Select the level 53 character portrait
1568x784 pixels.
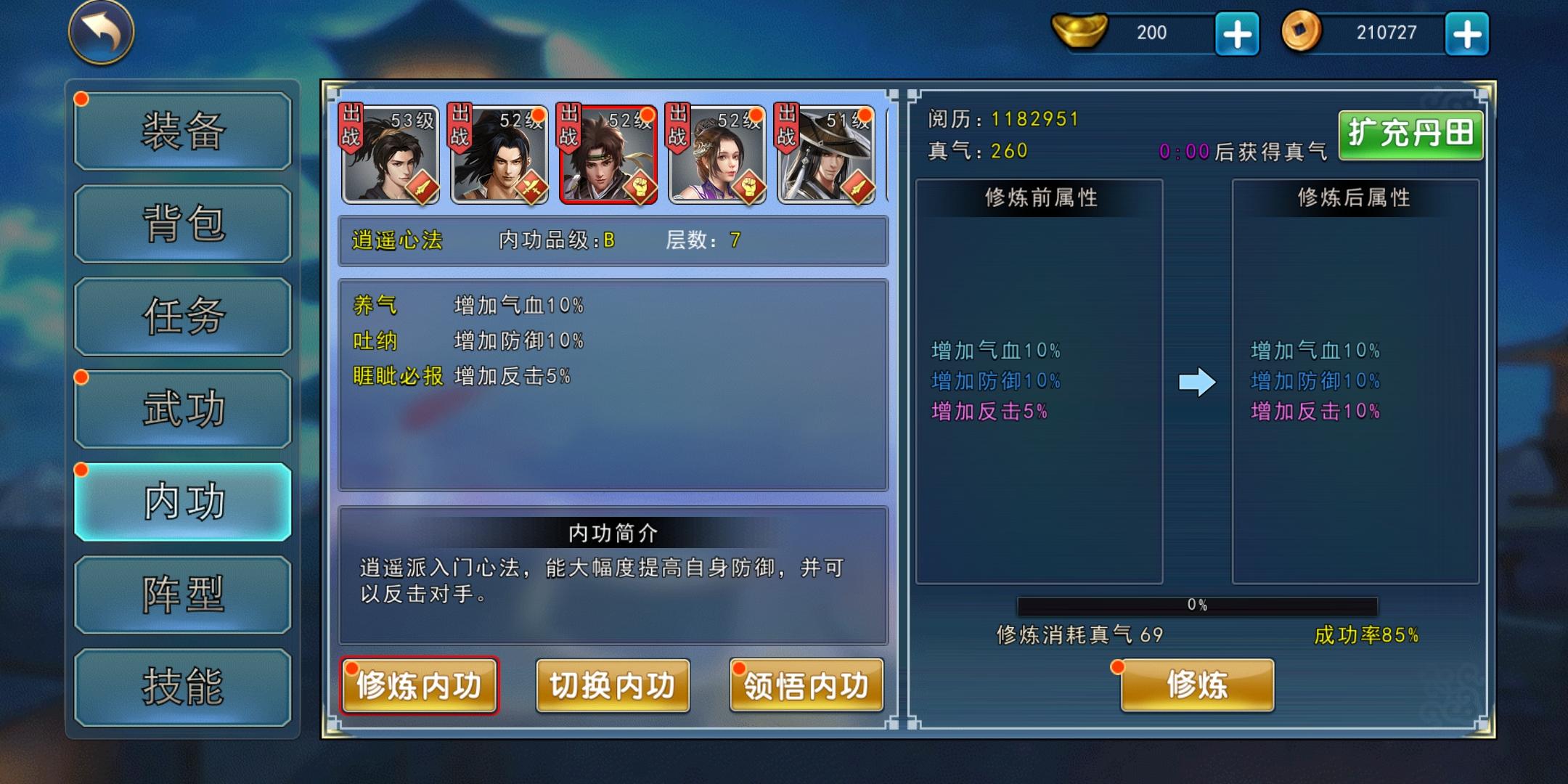pos(391,156)
